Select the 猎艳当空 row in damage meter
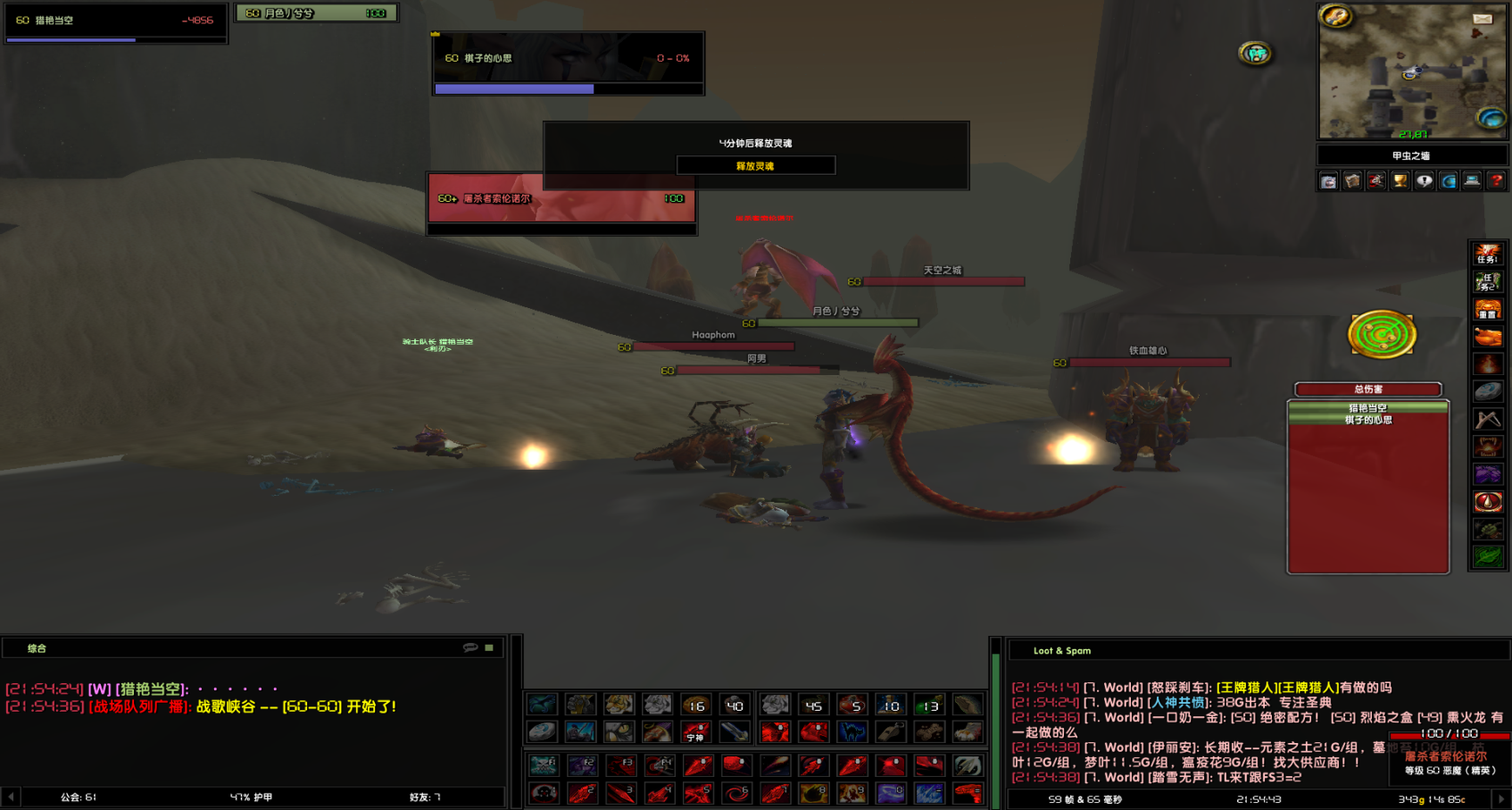 [x=1367, y=408]
